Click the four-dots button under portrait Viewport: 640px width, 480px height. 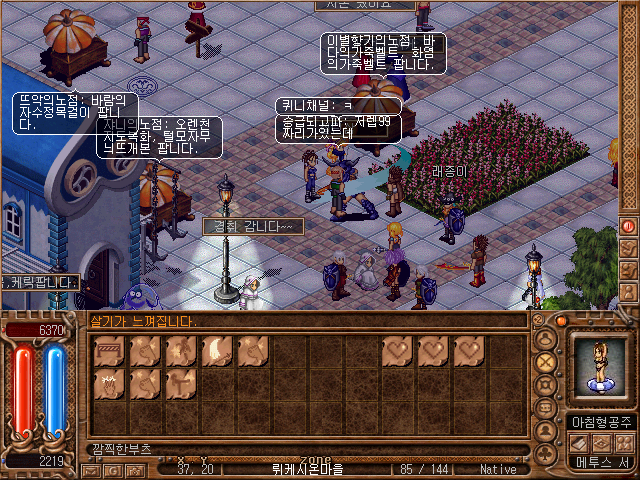624,442
